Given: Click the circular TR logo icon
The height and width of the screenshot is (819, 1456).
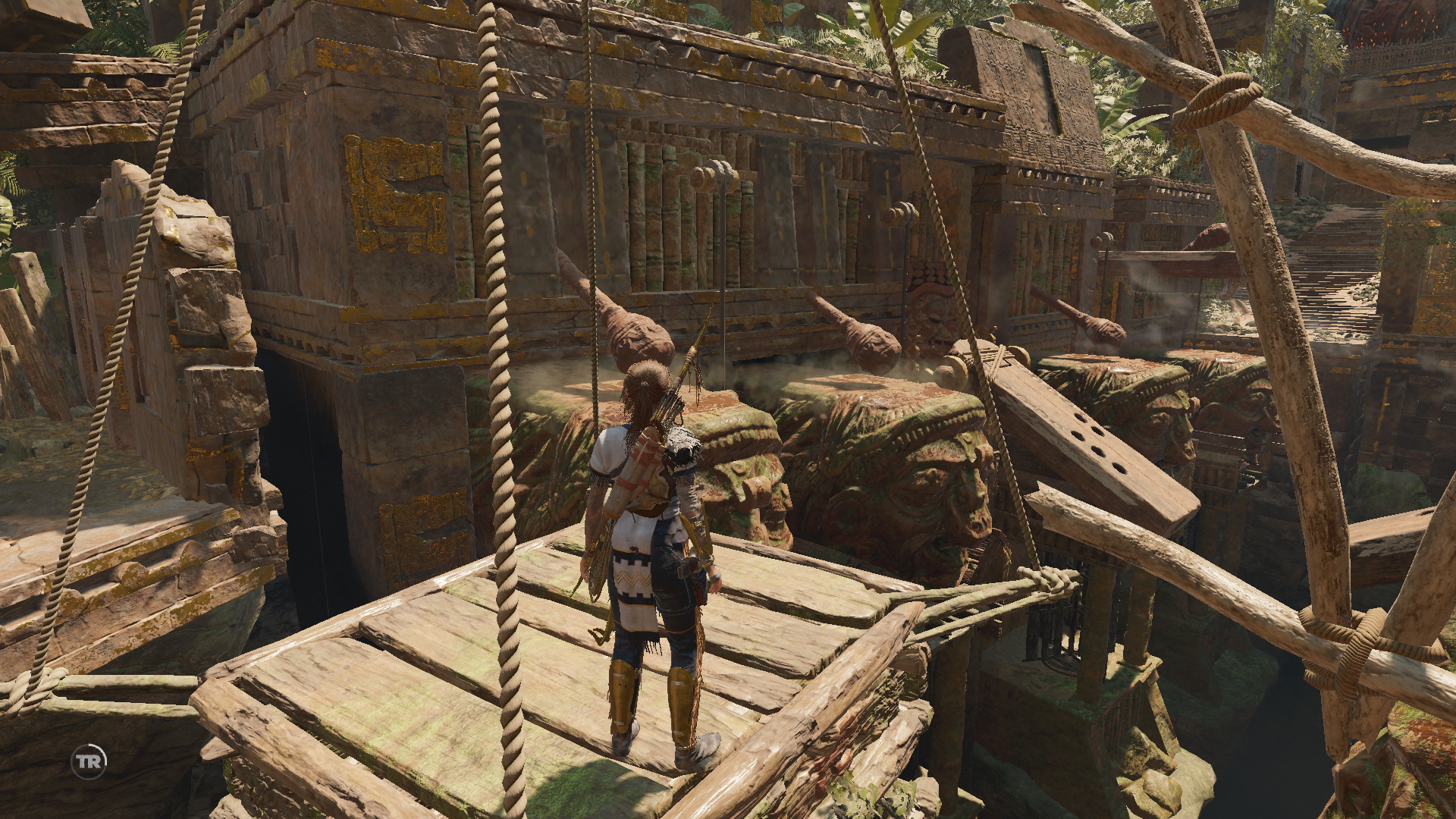Looking at the screenshot, I should (89, 761).
